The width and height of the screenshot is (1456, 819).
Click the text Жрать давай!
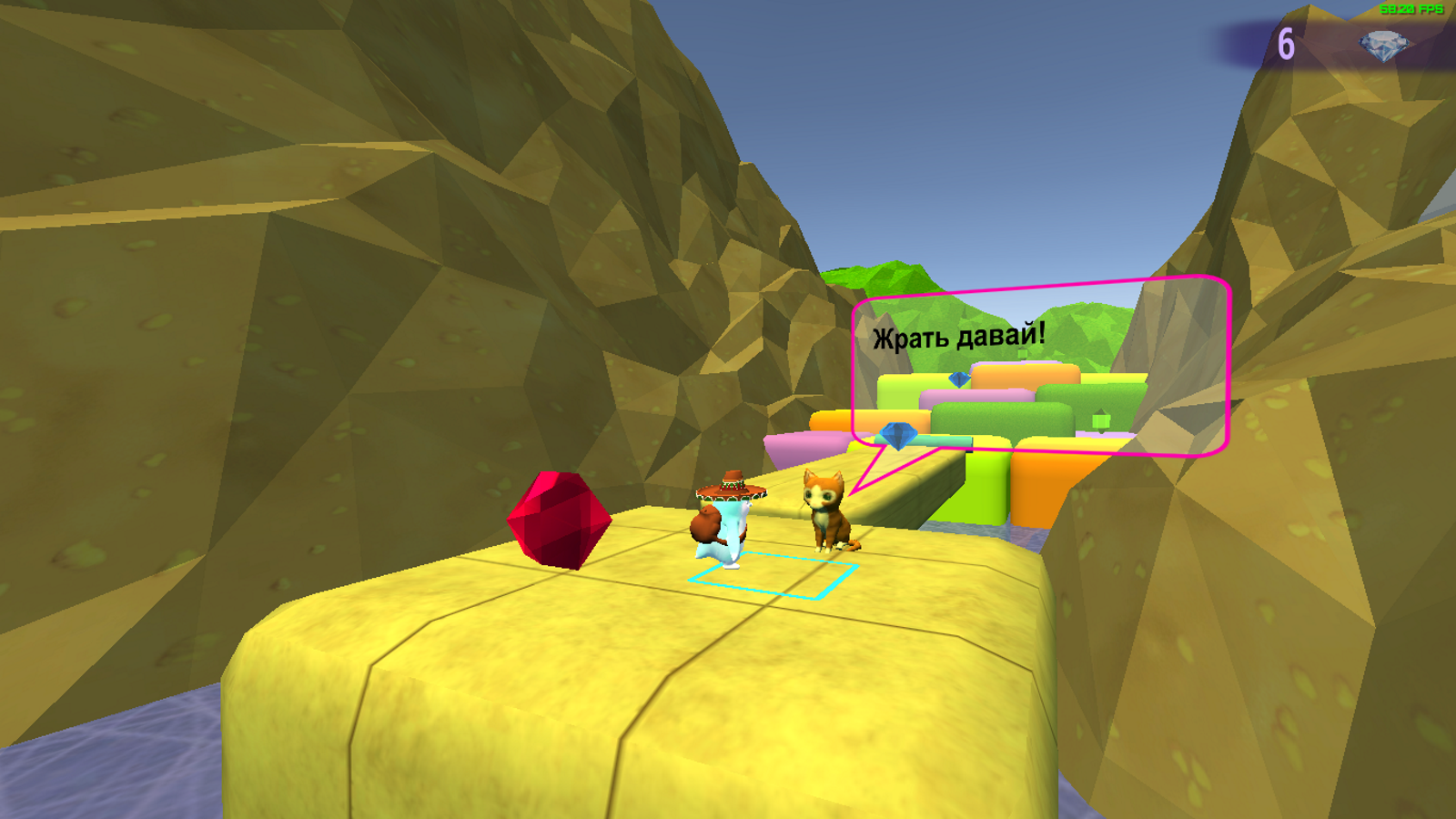click(x=957, y=338)
